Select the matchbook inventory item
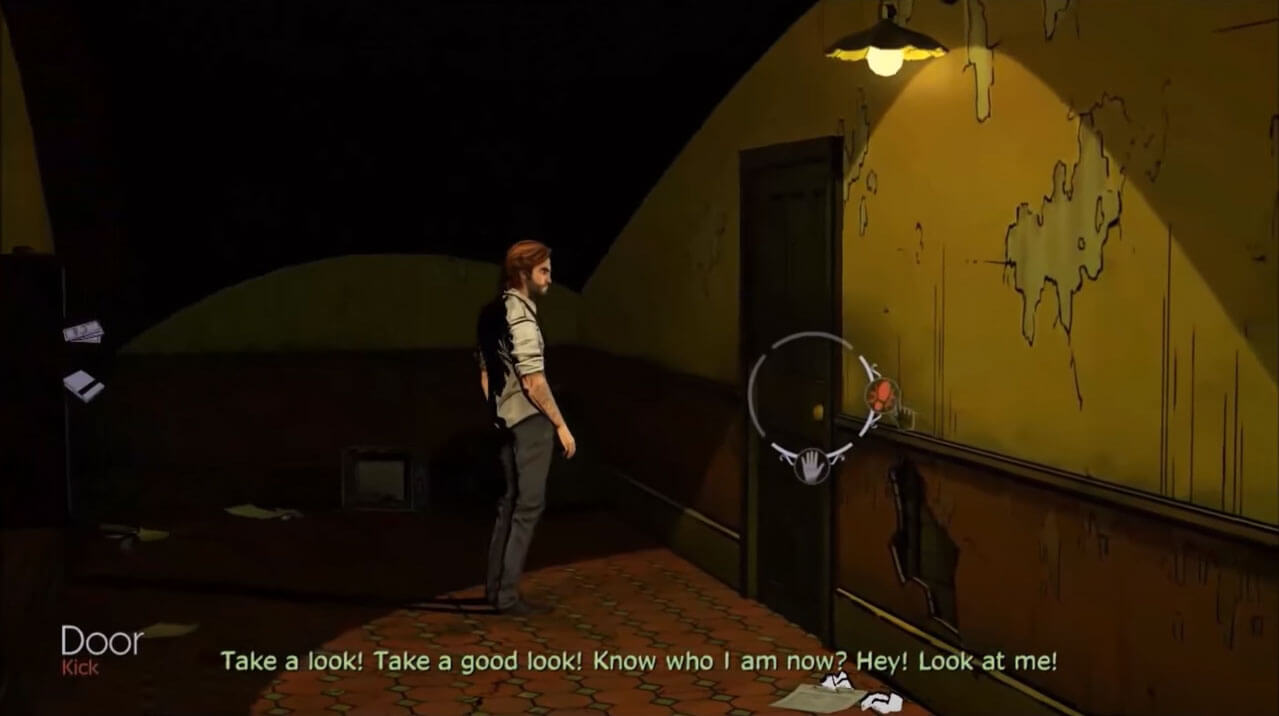Screen dimensions: 1279x716 (x=83, y=384)
